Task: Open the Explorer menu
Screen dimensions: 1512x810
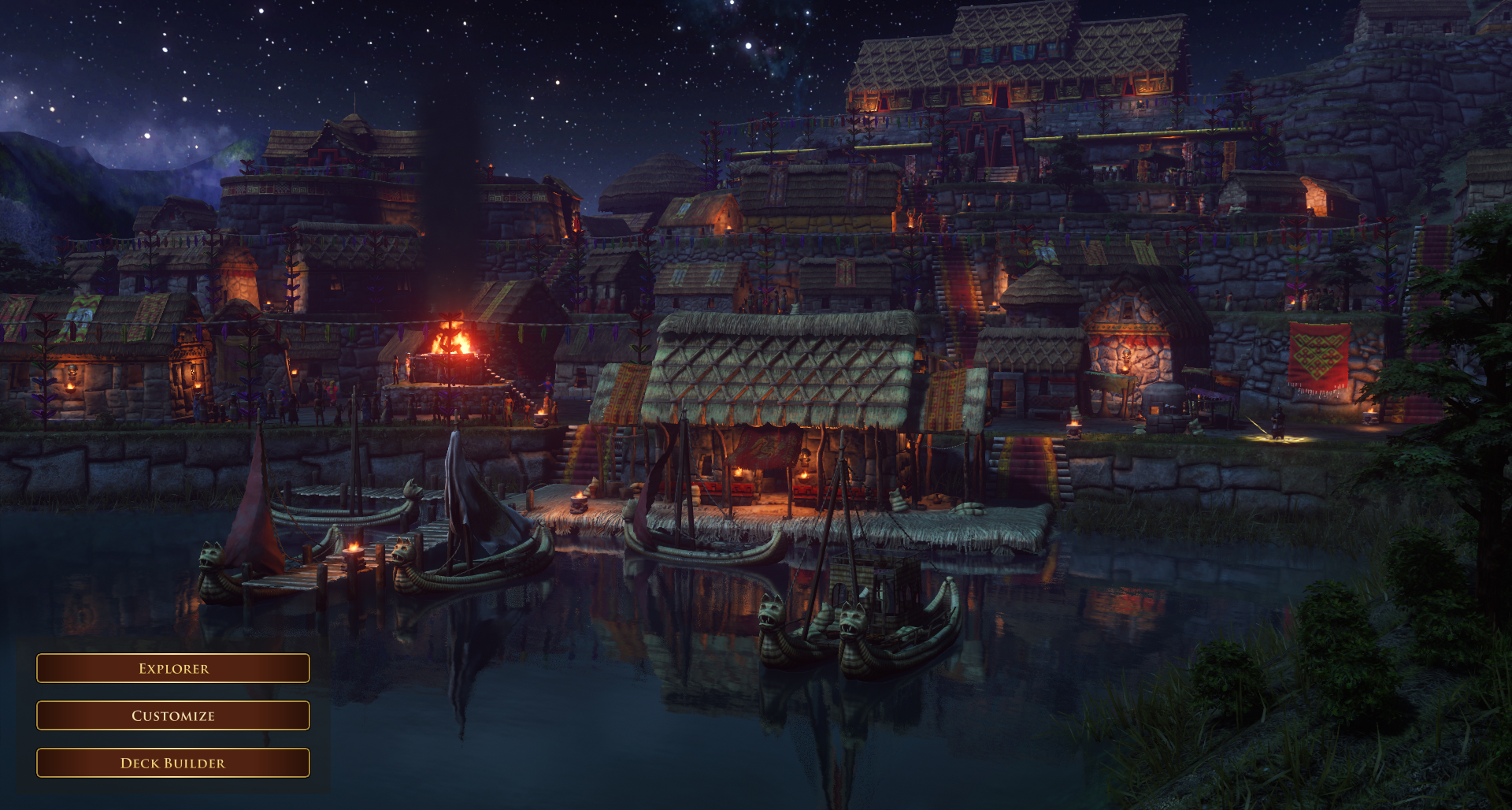Action: [x=173, y=668]
